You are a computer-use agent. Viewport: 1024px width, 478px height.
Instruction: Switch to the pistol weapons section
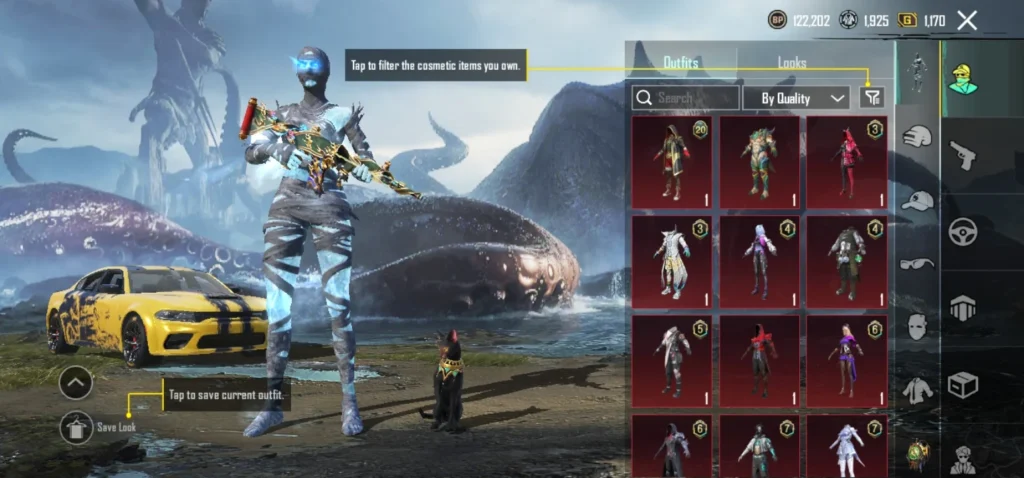point(963,154)
